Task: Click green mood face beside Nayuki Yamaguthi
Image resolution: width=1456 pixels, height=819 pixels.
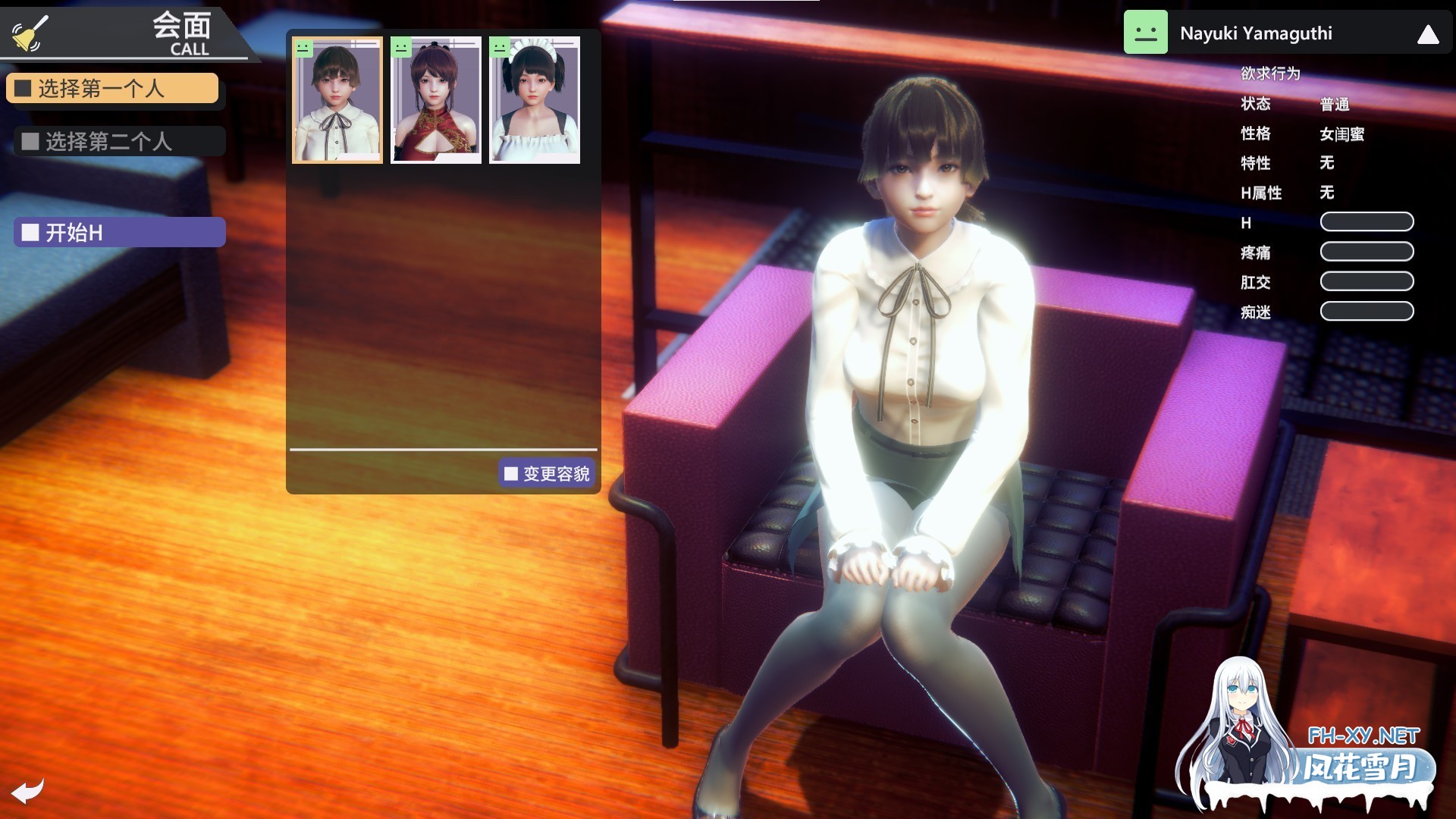Action: point(1147,32)
